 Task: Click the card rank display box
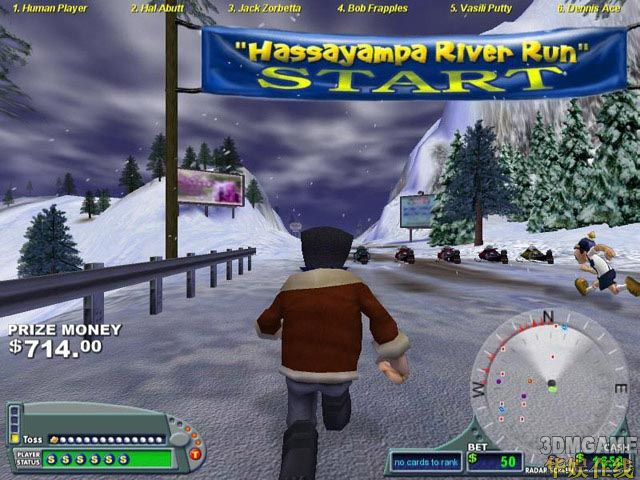[424, 462]
